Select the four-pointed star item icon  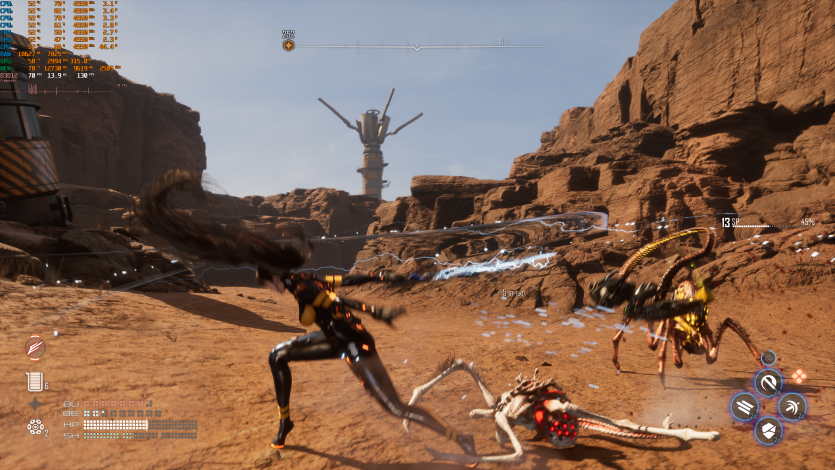(x=35, y=404)
